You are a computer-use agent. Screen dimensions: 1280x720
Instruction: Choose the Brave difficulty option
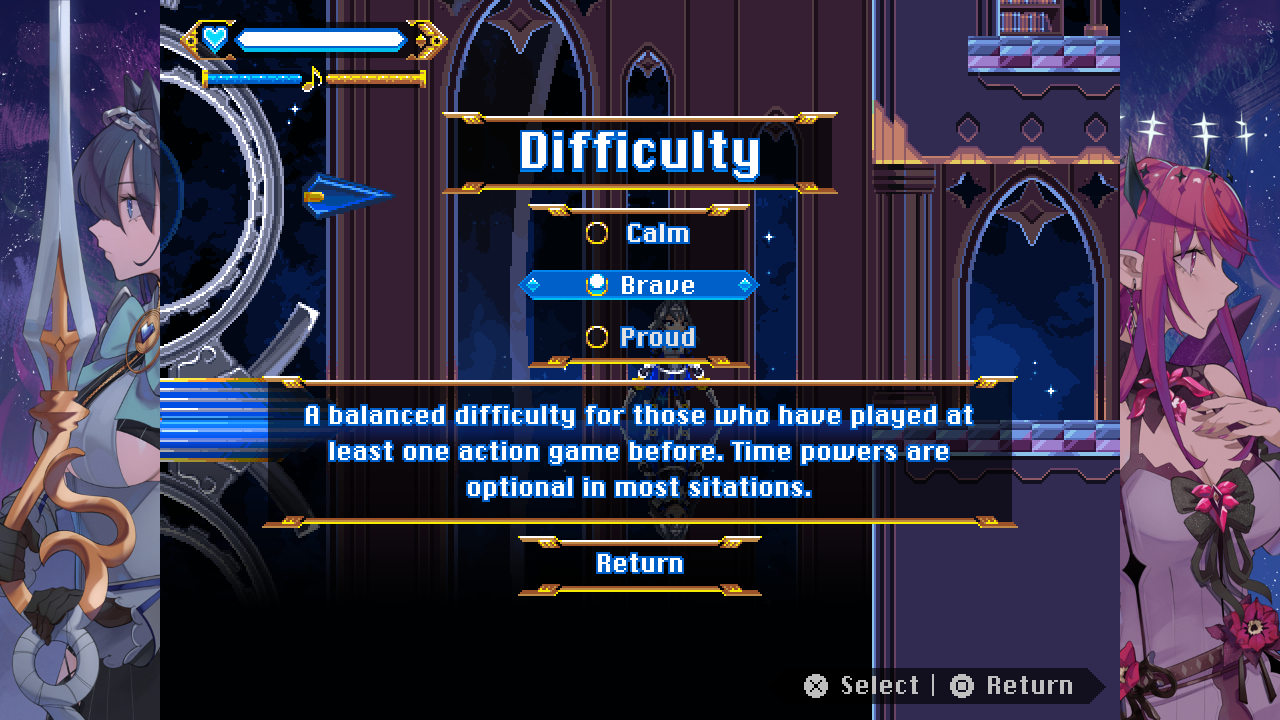coord(638,286)
